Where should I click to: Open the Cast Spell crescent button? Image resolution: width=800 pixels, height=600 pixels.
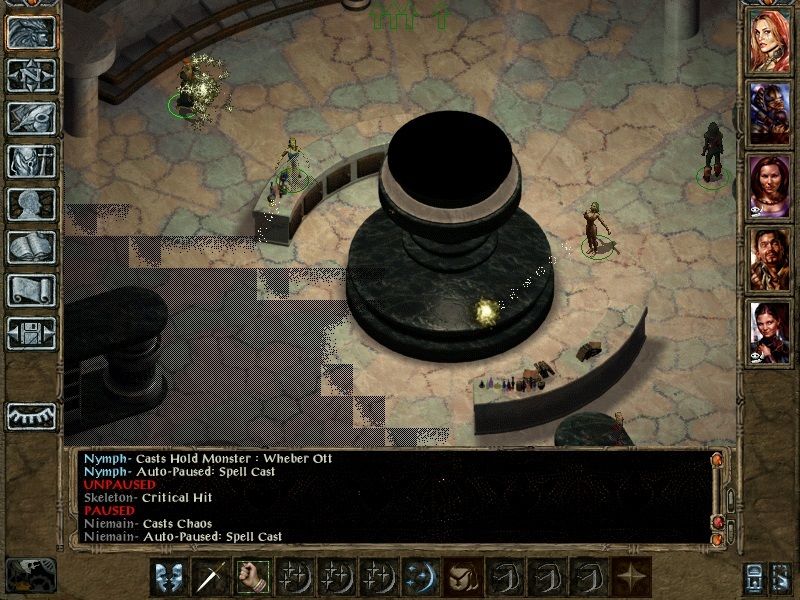(x=418, y=576)
